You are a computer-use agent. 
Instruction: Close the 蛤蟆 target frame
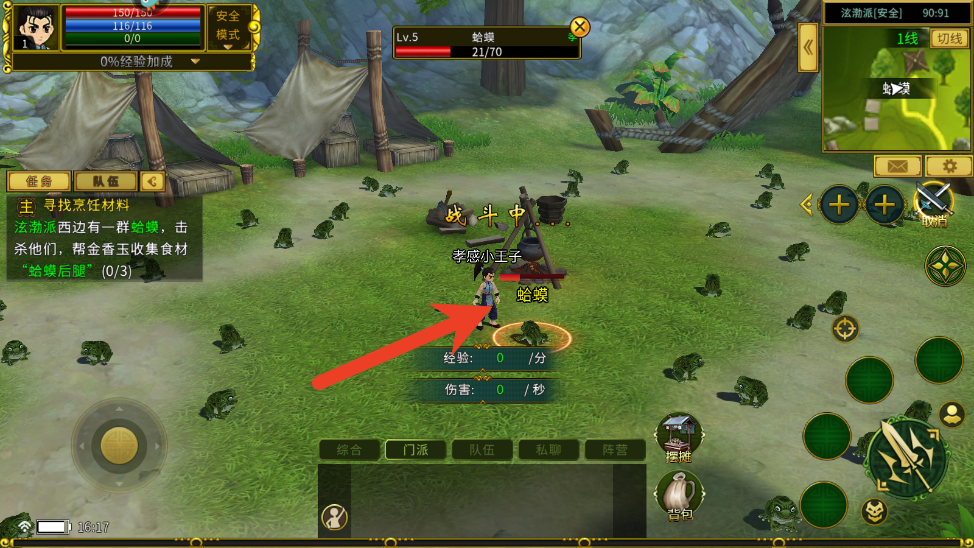pos(579,27)
